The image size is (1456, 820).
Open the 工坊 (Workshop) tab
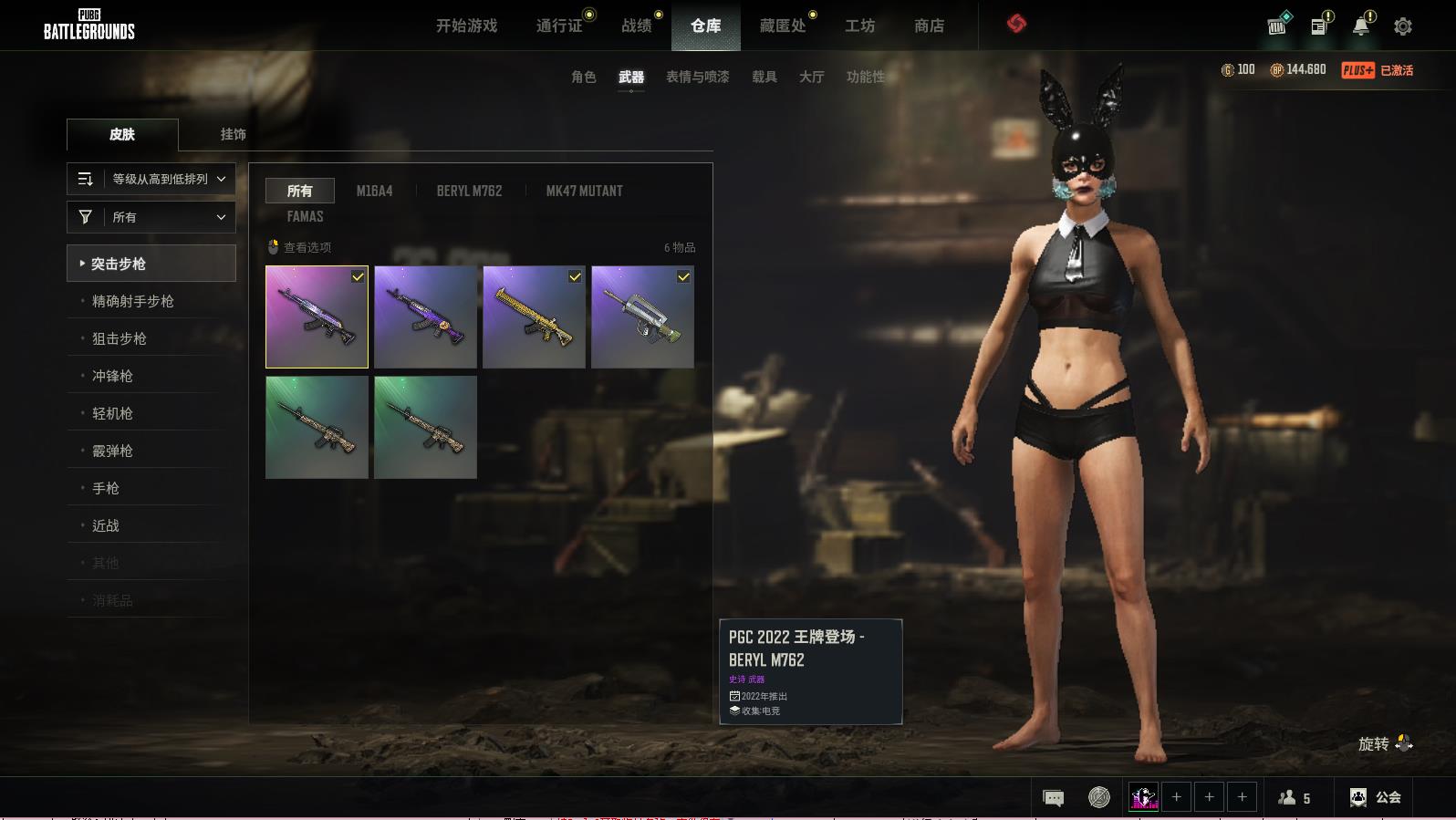[859, 26]
